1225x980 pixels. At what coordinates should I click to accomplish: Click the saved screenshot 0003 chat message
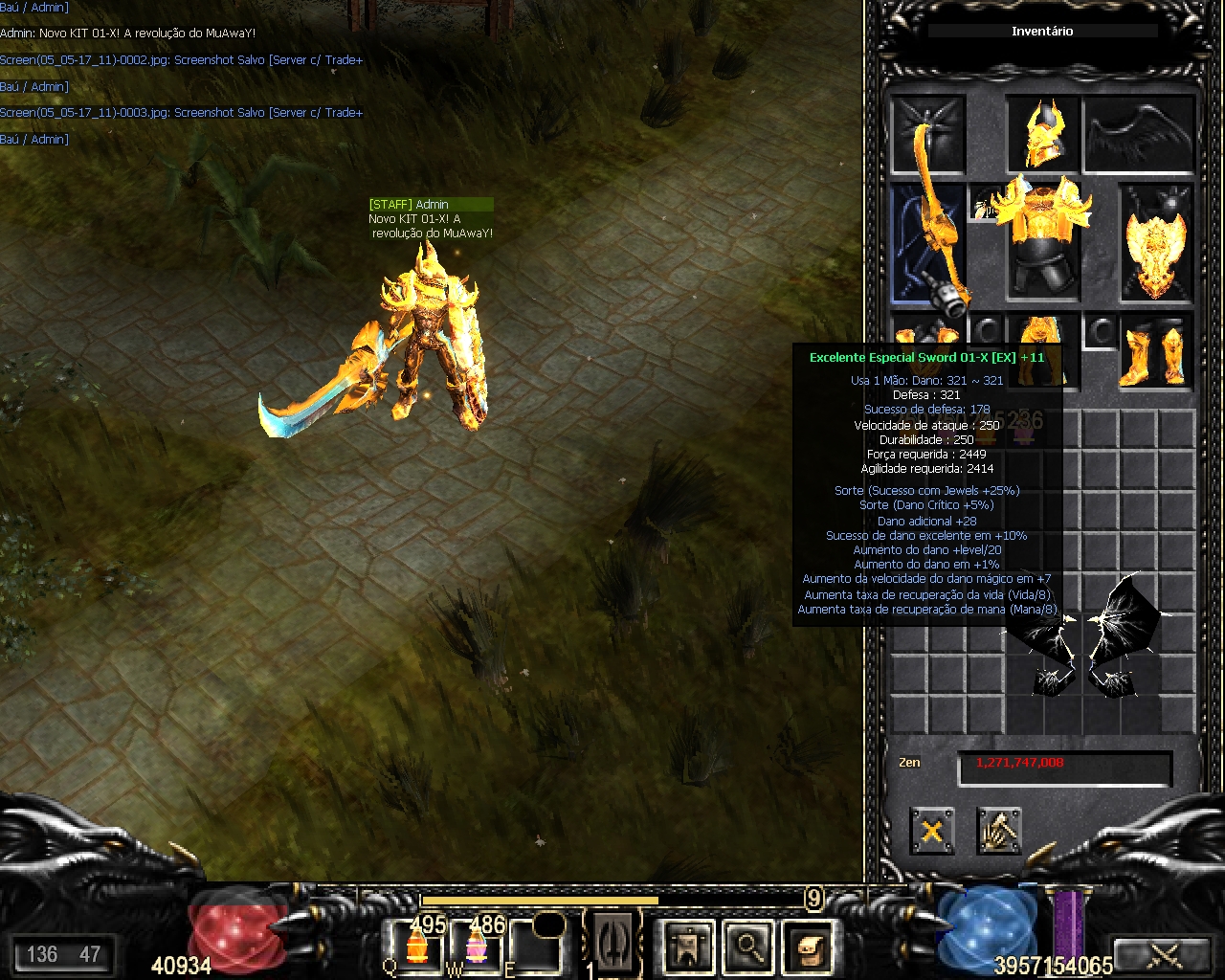[x=181, y=113]
